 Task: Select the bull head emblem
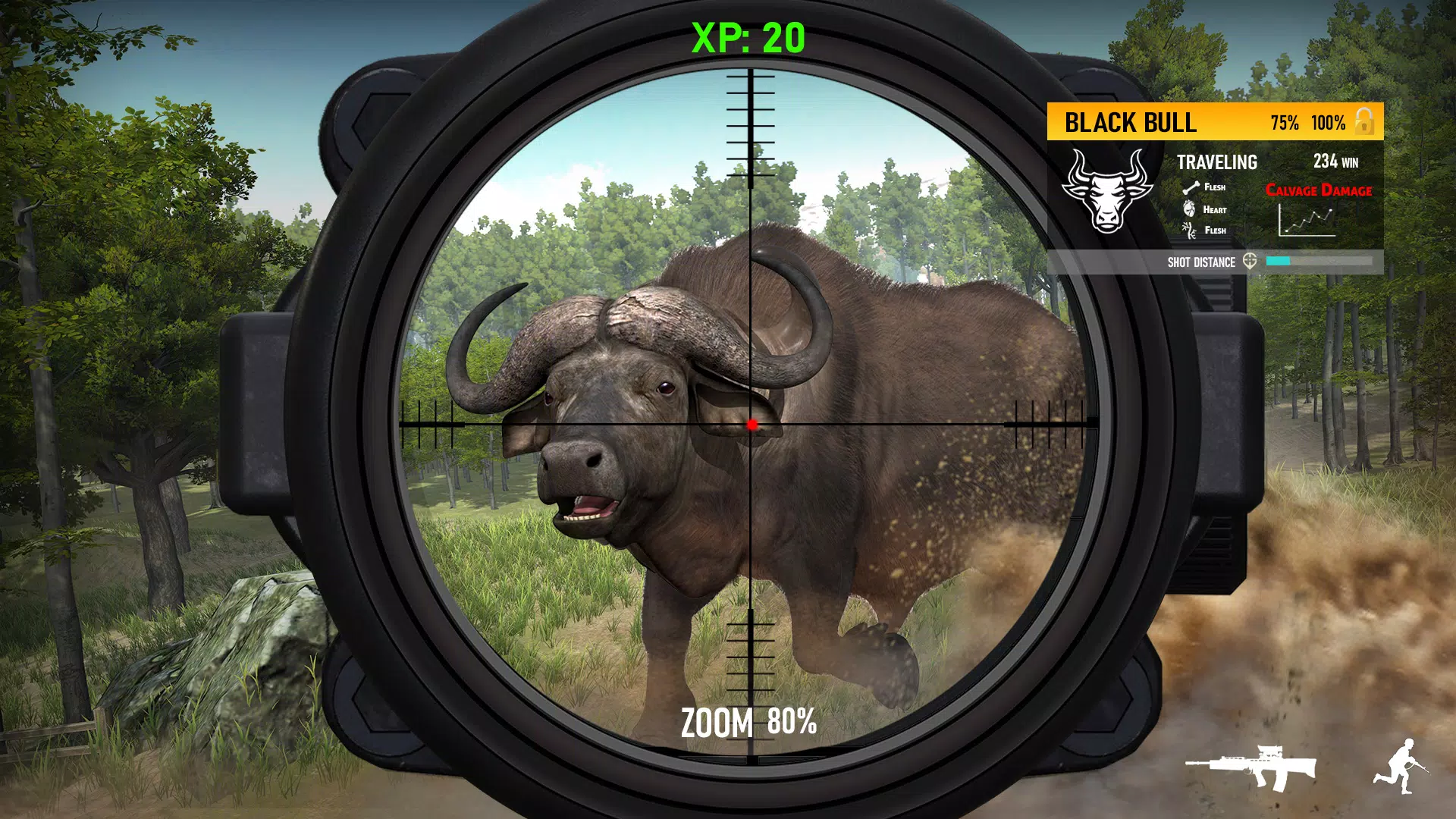[1106, 191]
